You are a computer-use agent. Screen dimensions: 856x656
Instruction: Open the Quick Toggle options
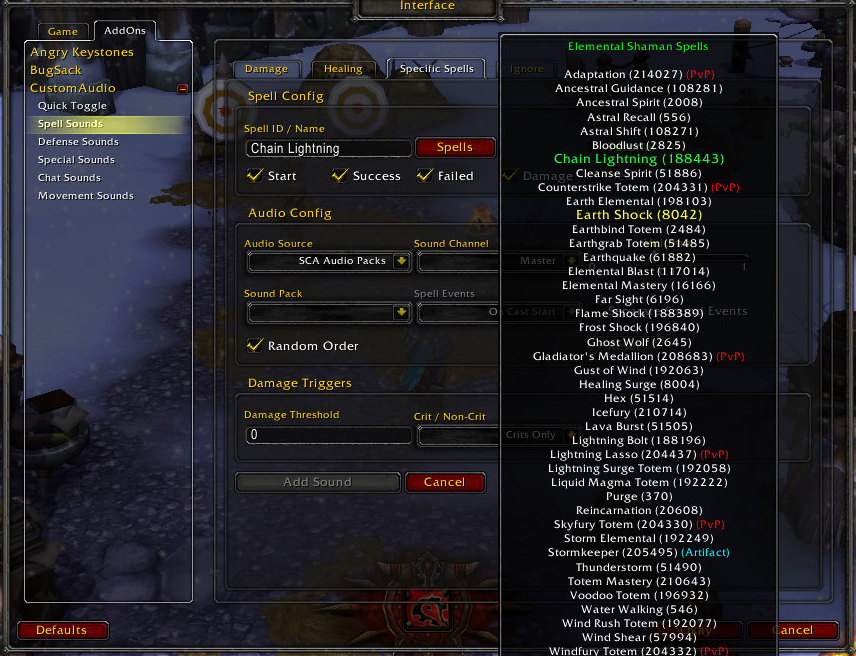72,106
